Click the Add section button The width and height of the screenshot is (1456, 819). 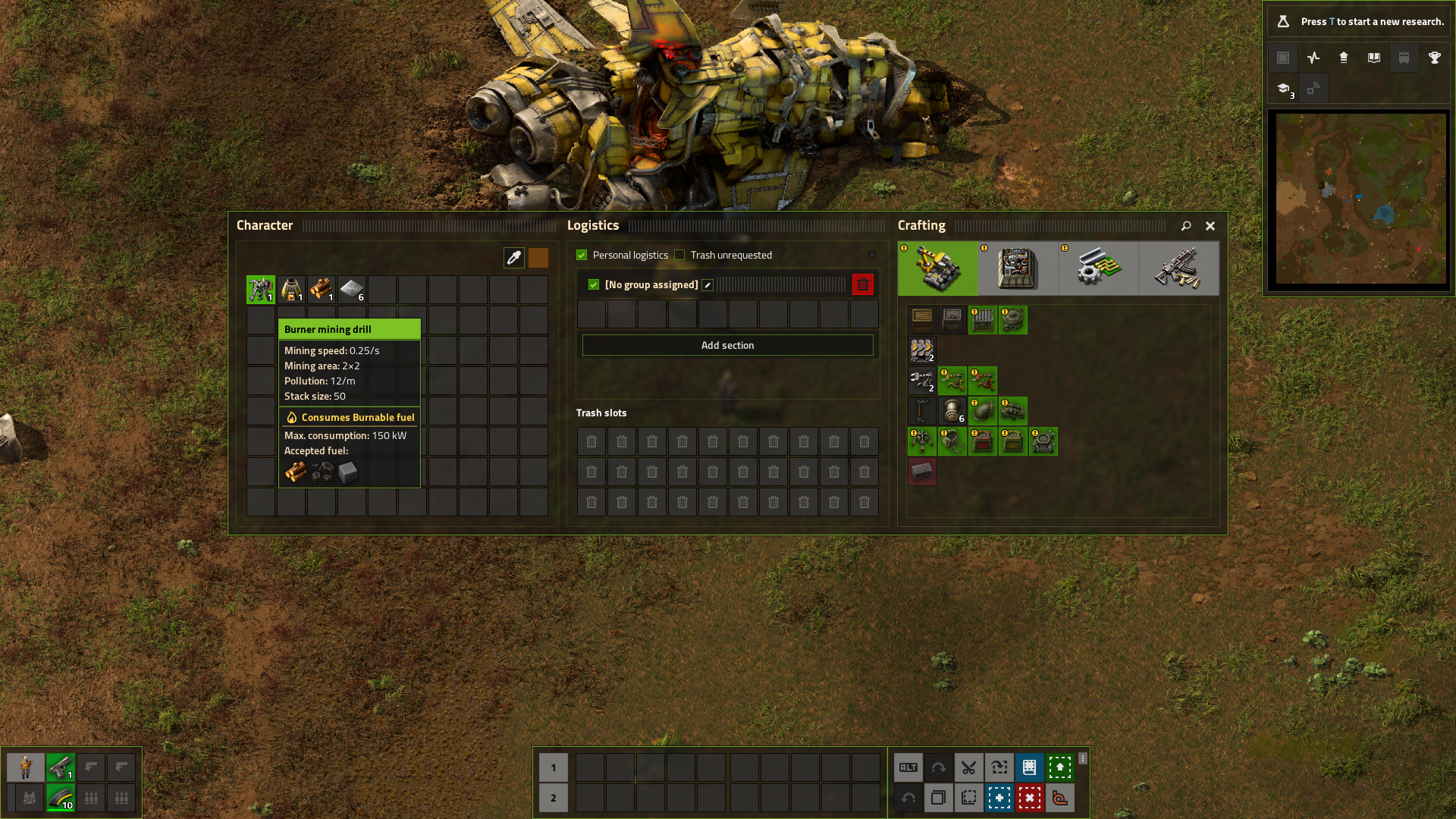(727, 345)
